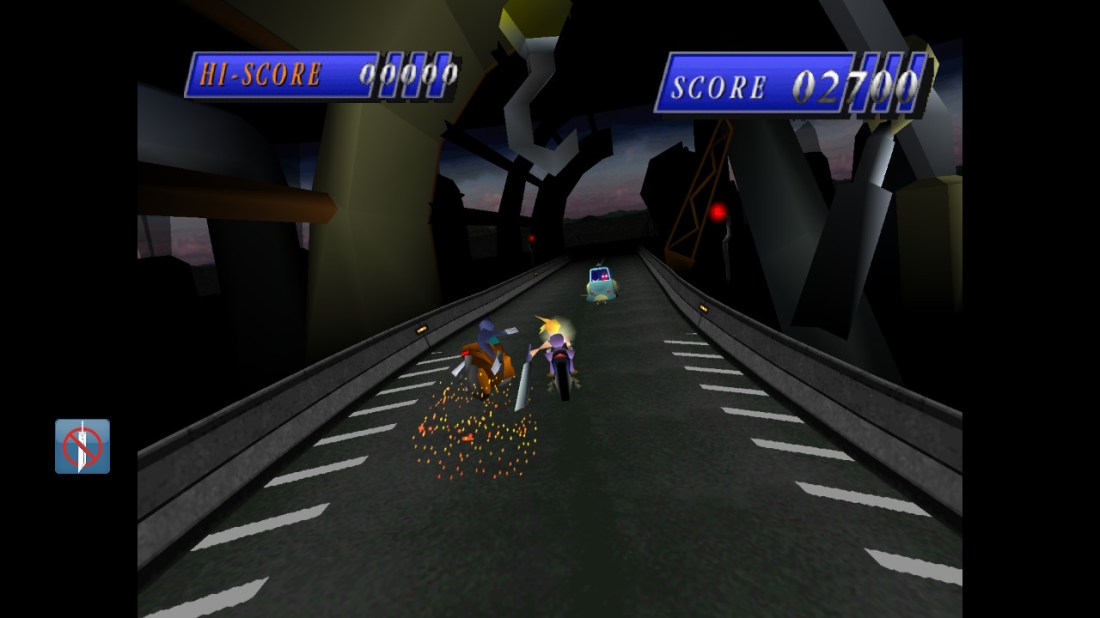Click the crossed-out sword no-encounters icon
1100x618 pixels.
[82, 446]
